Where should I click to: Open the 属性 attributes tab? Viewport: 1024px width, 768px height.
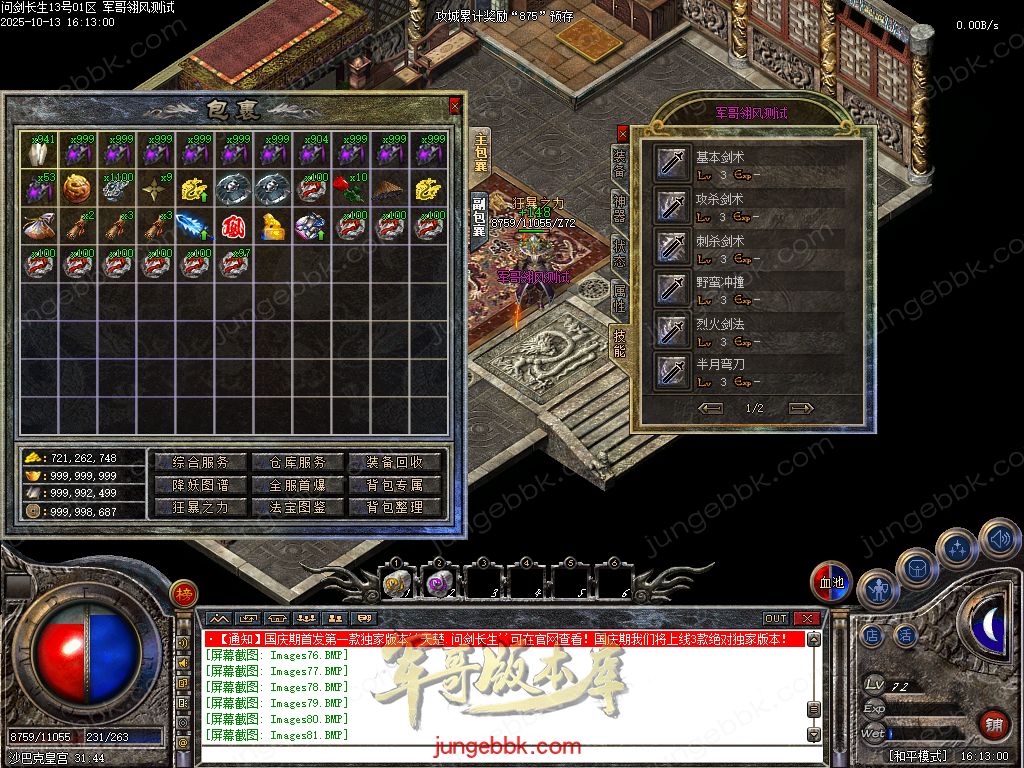[x=620, y=298]
